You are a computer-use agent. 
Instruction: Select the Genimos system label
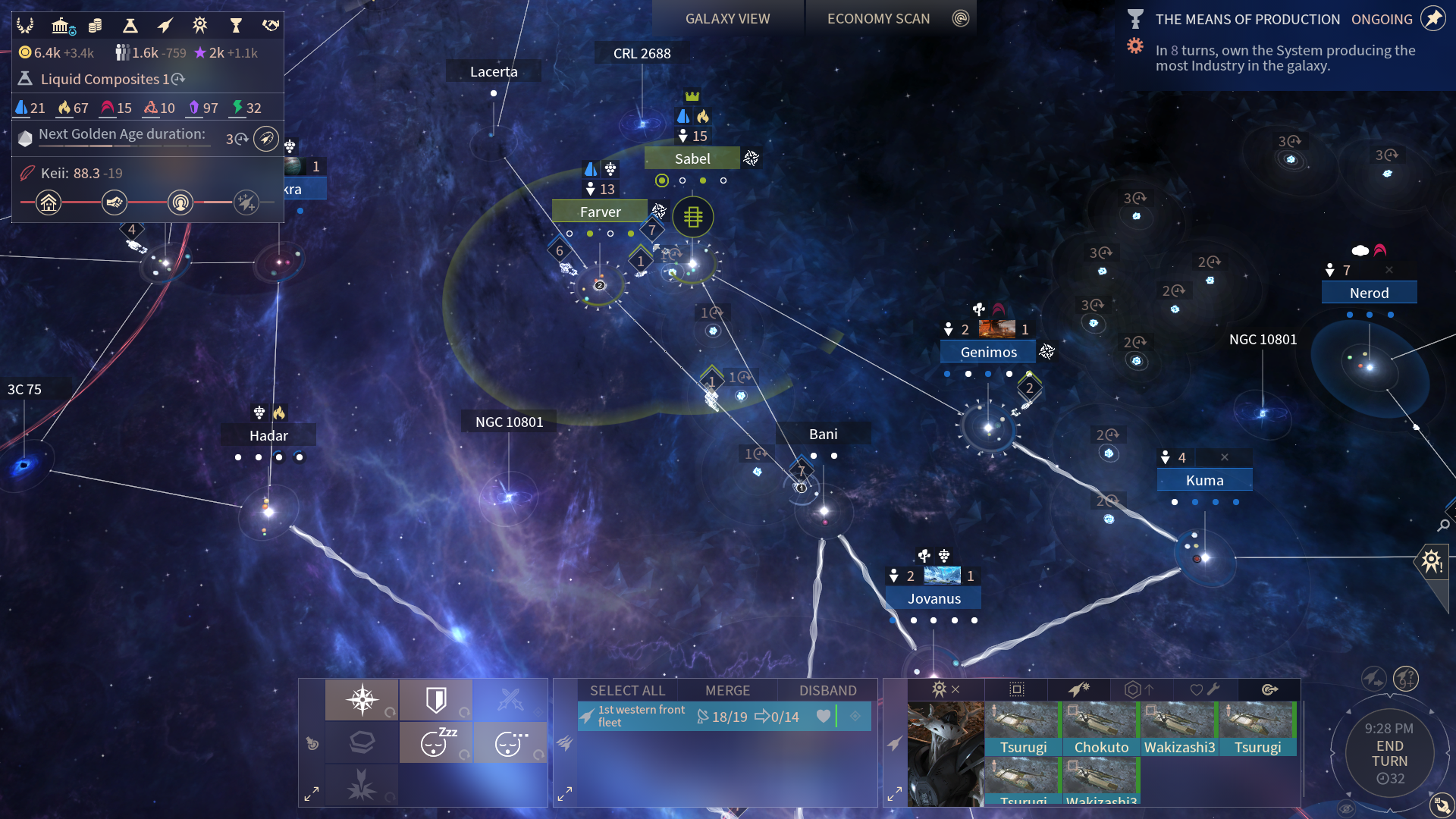988,352
